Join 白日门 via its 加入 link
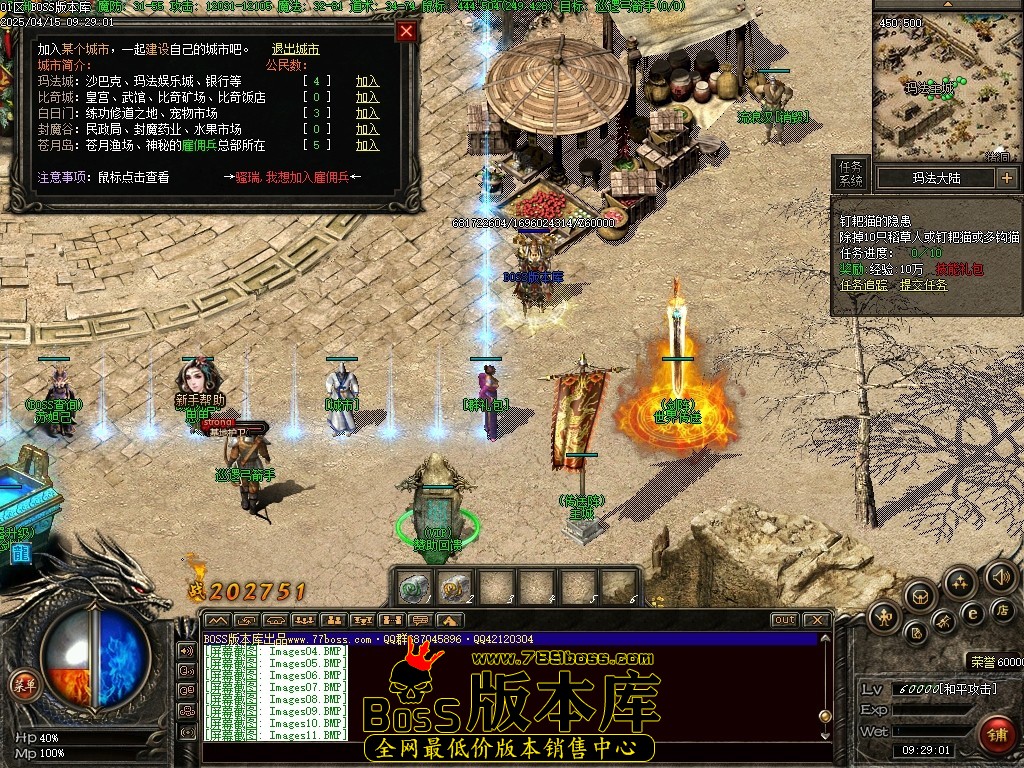Image resolution: width=1024 pixels, height=768 pixels. pos(367,113)
